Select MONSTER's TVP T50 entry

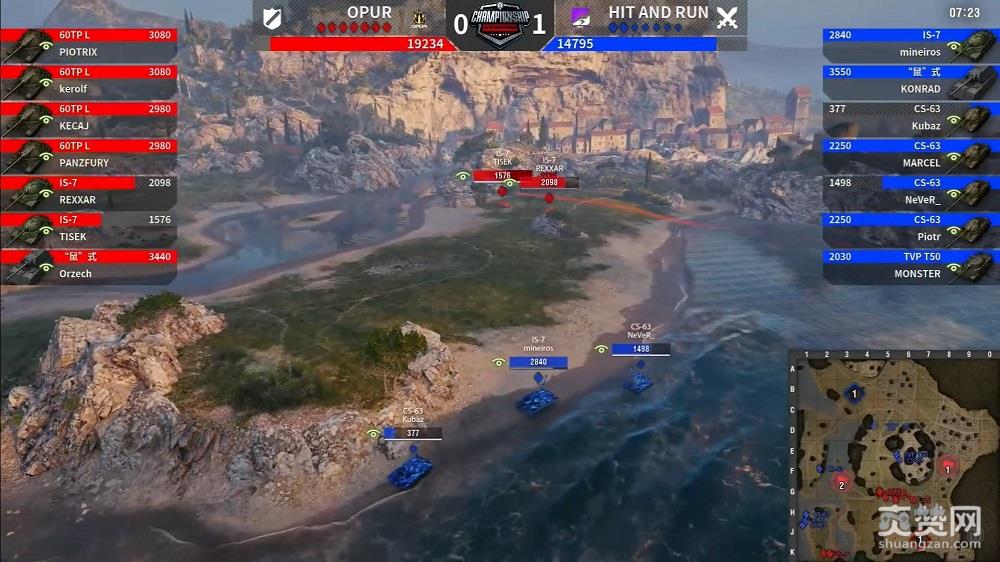coord(908,266)
